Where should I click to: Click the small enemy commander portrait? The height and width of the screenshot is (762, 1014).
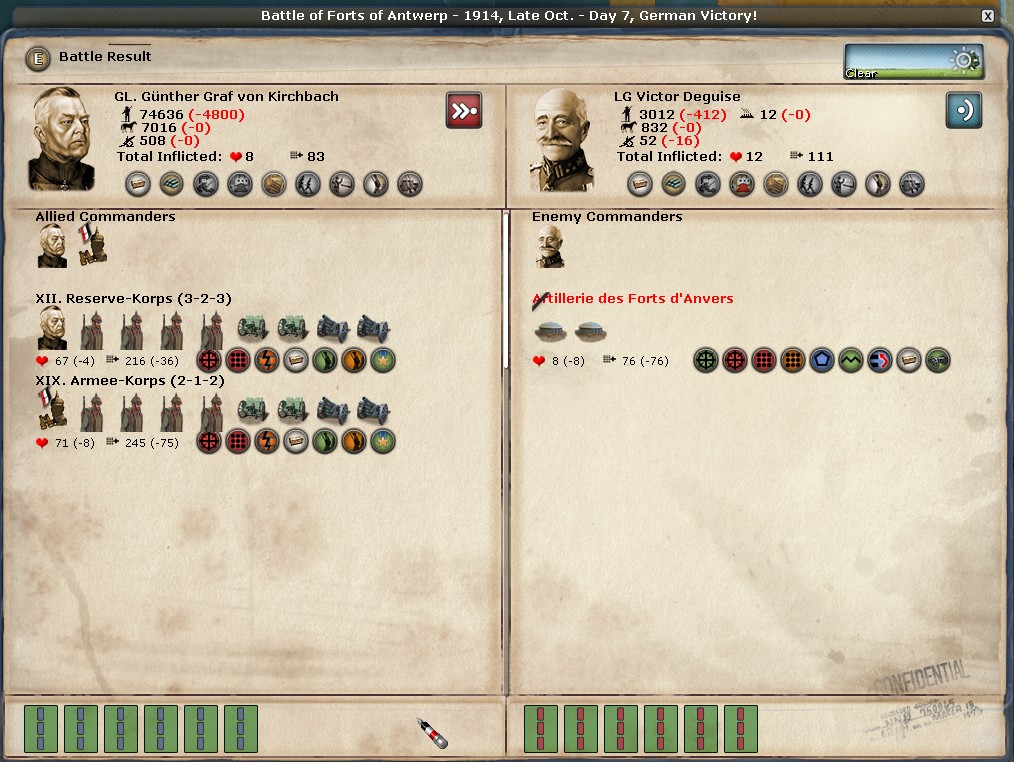(x=549, y=246)
